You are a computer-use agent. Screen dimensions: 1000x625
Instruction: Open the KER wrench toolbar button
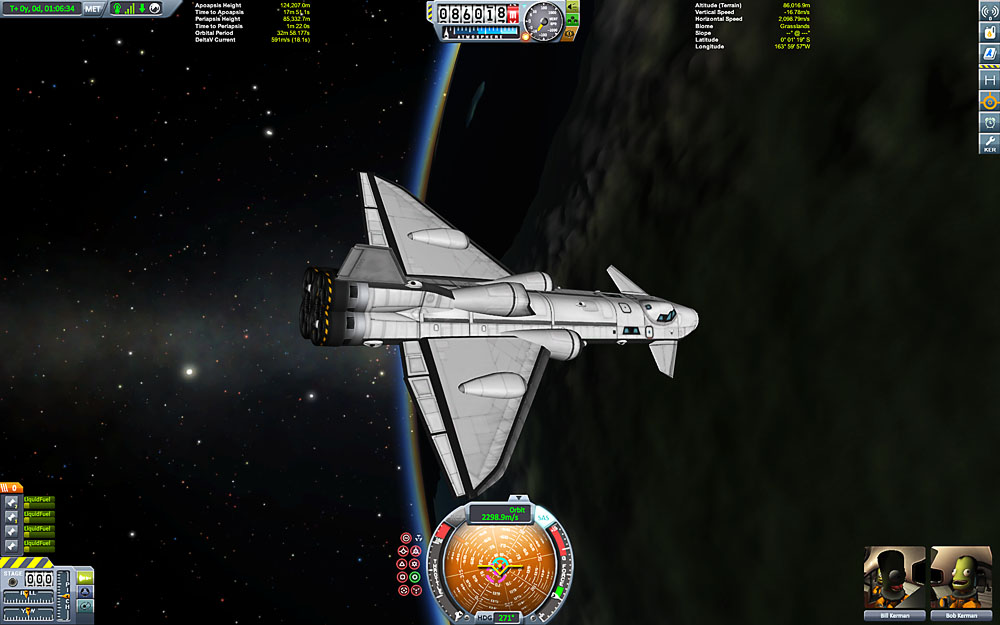click(989, 144)
